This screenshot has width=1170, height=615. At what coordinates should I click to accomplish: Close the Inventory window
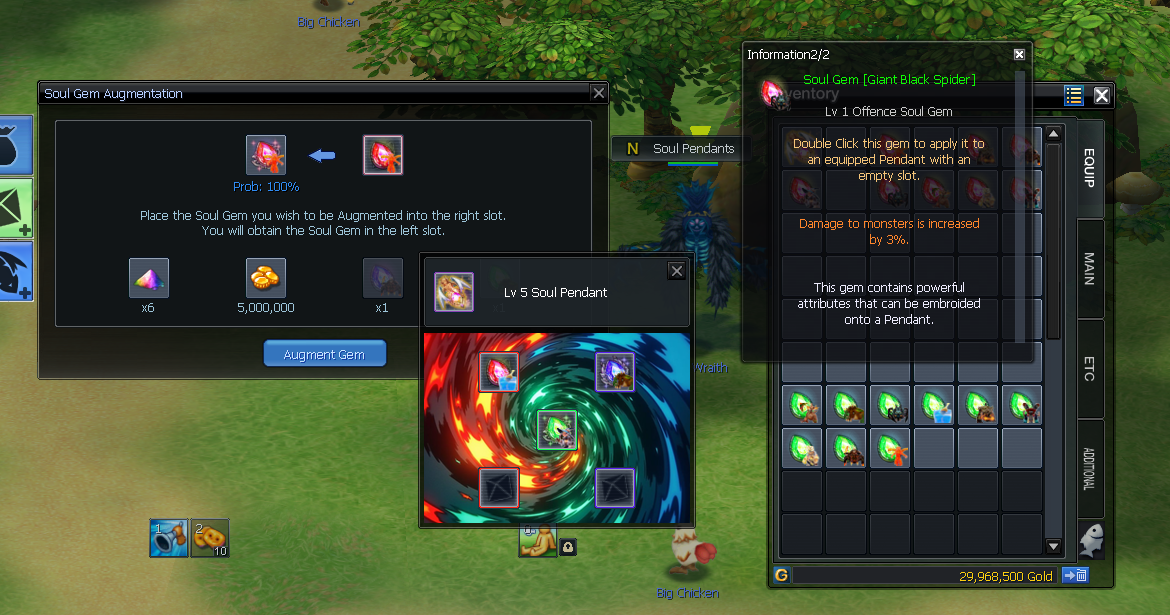[x=1101, y=95]
